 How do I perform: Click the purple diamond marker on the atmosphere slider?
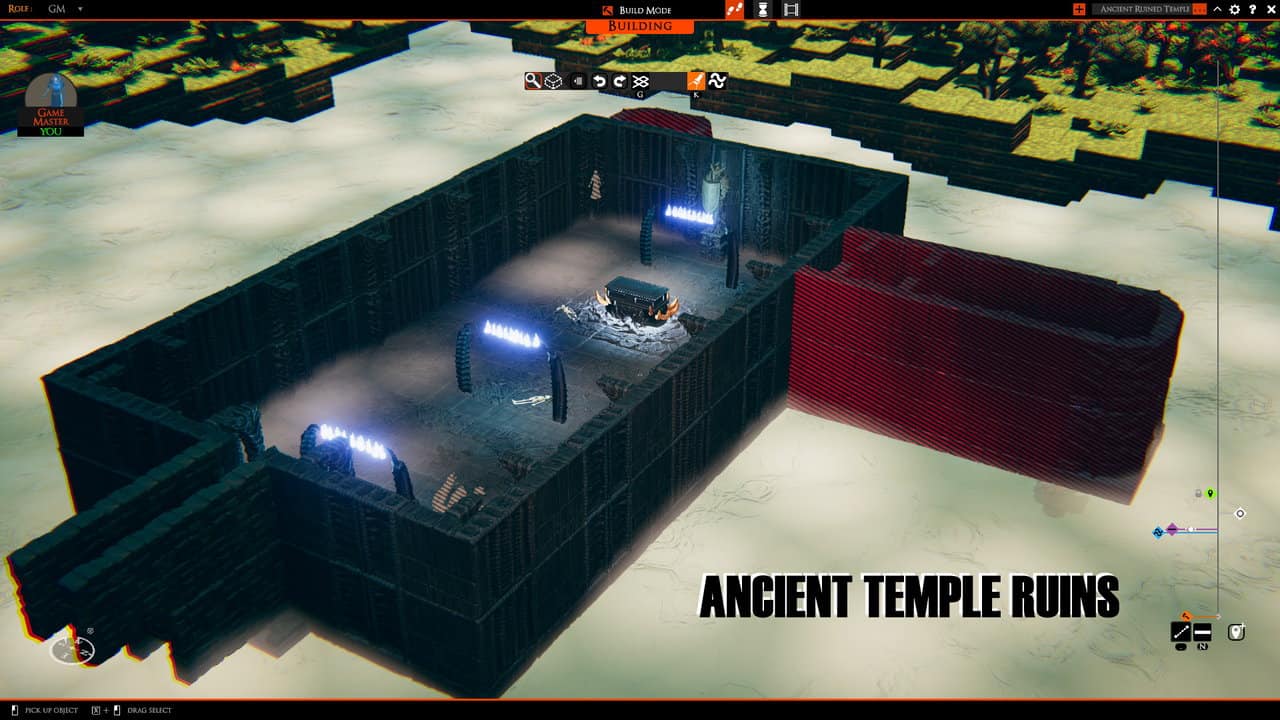1172,528
